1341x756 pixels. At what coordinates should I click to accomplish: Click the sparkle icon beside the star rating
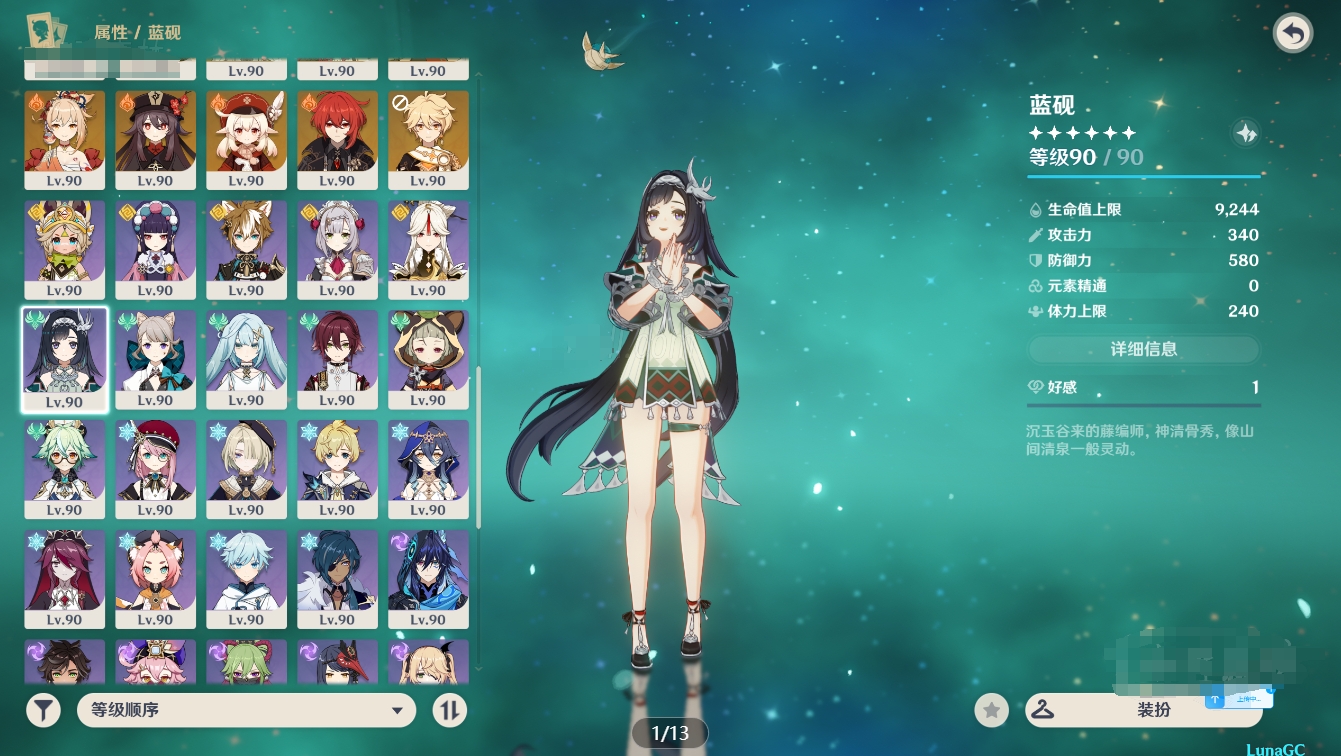coord(1246,133)
